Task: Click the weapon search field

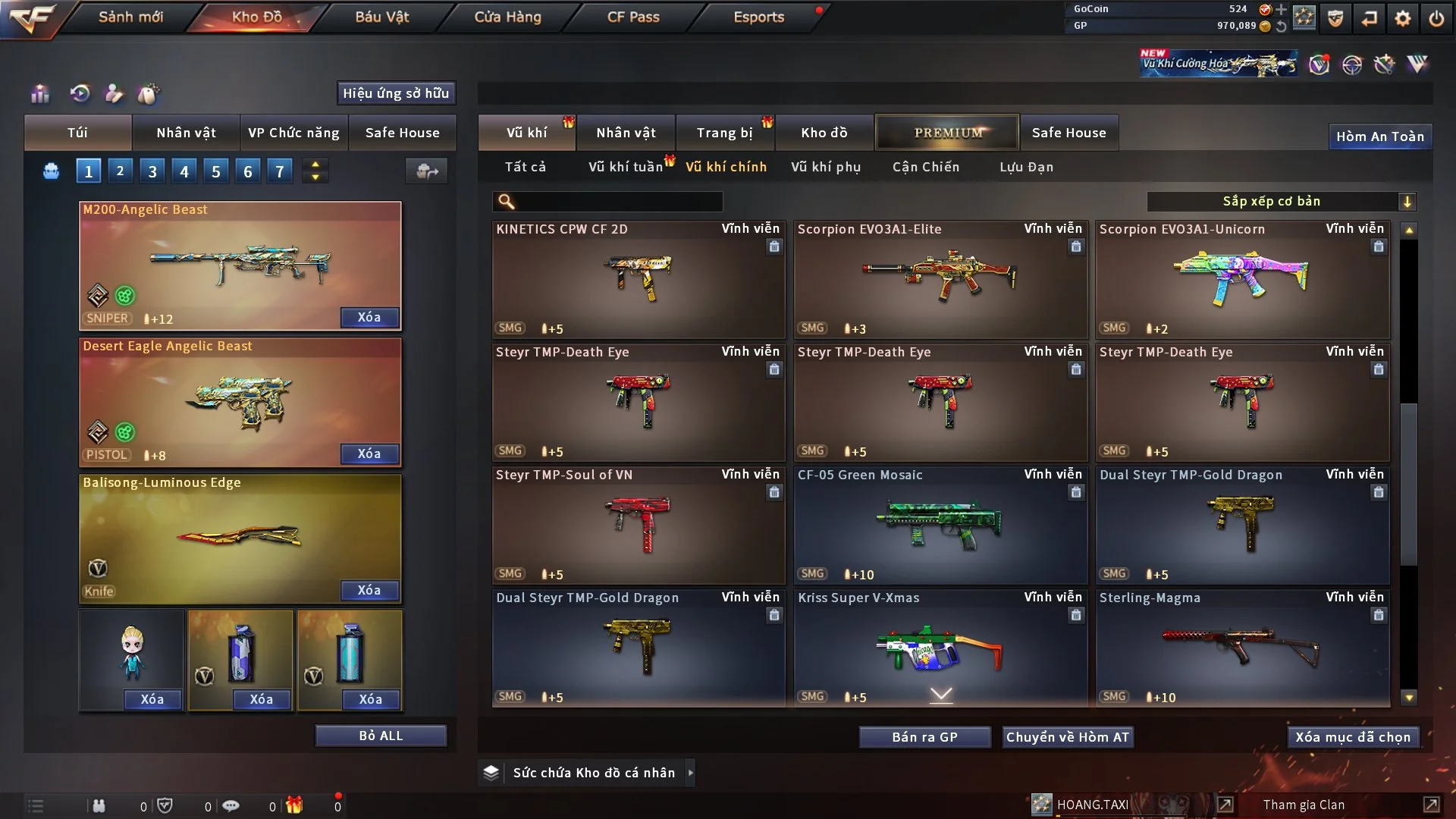Action: coord(618,202)
